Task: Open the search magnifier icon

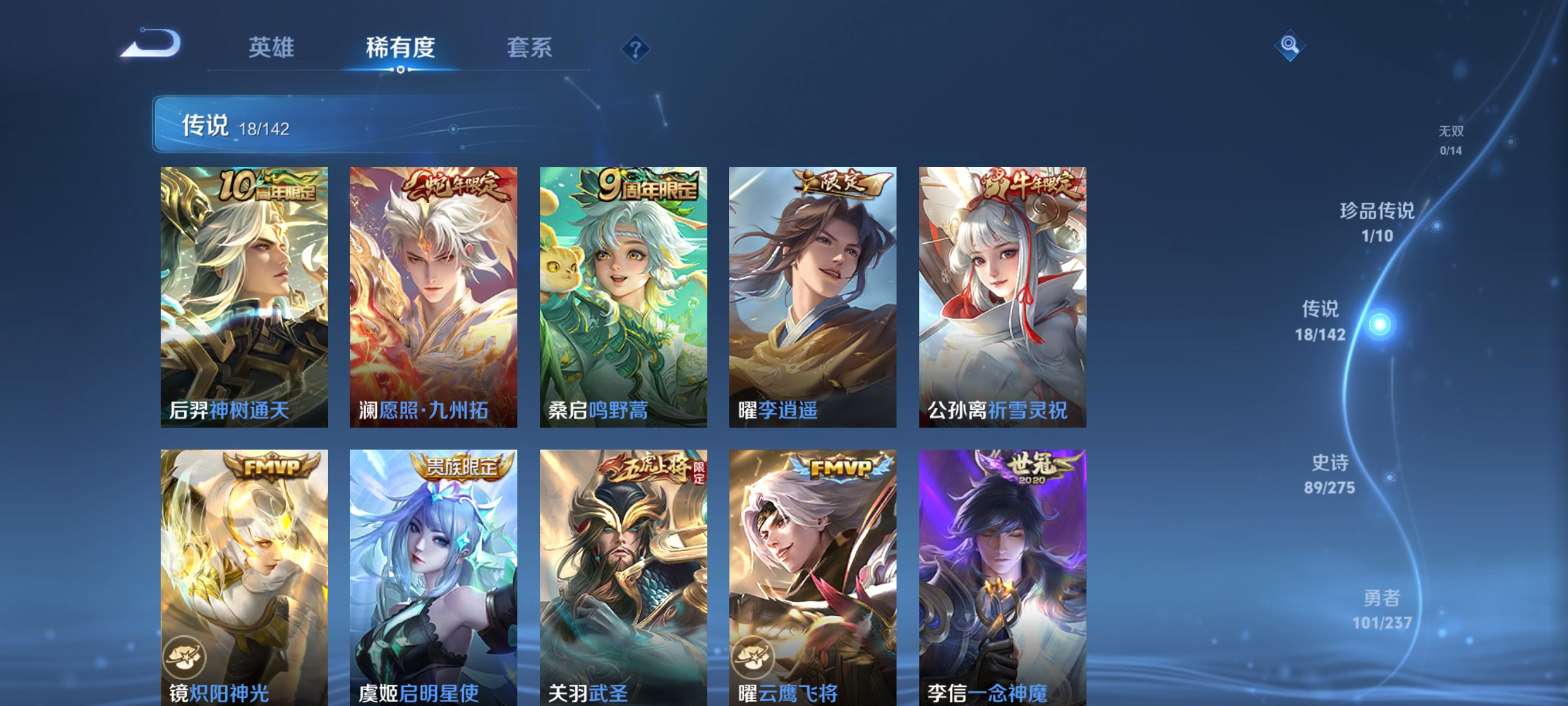Action: 1290,46
